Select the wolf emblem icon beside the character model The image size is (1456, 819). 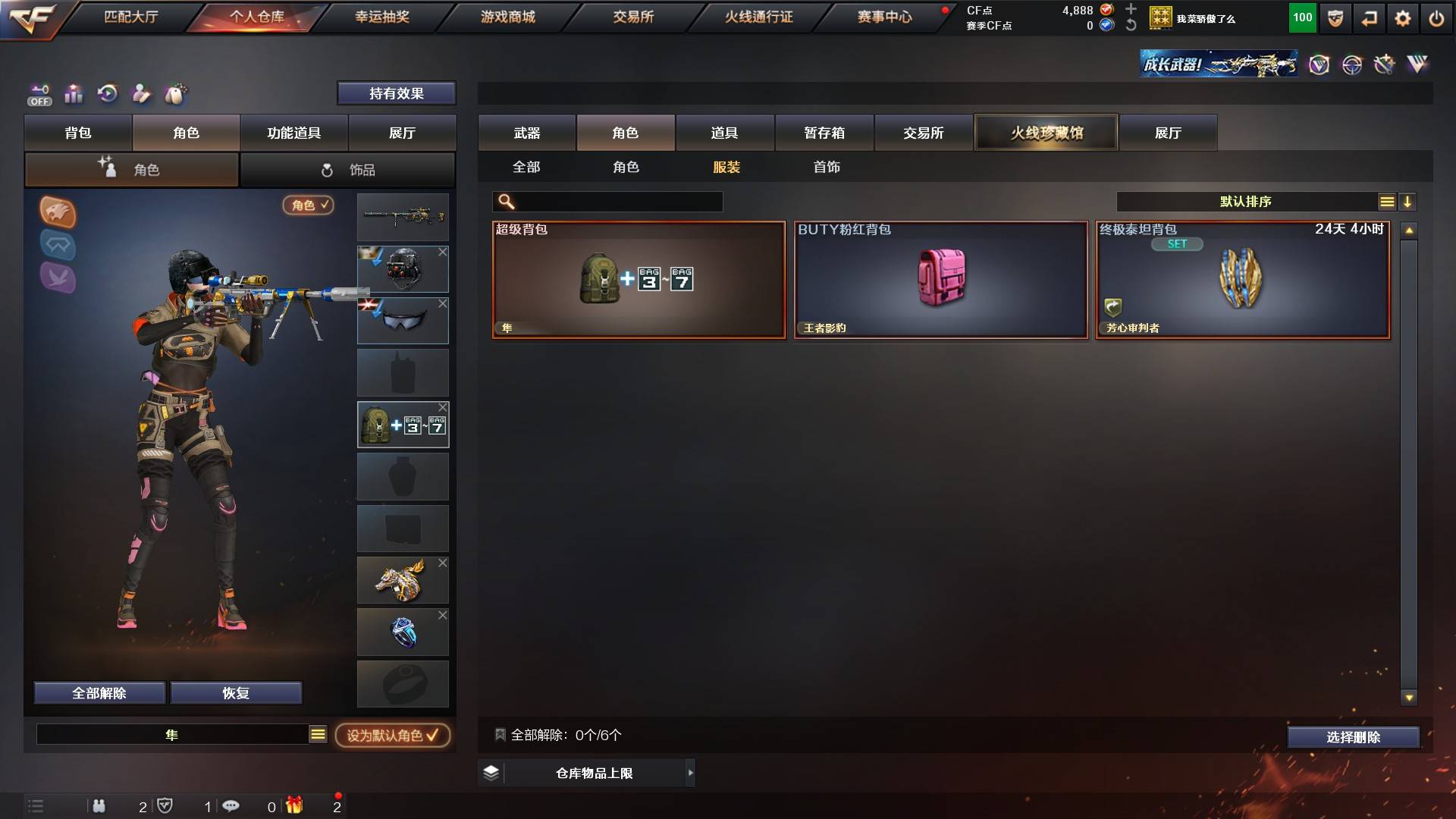point(58,213)
